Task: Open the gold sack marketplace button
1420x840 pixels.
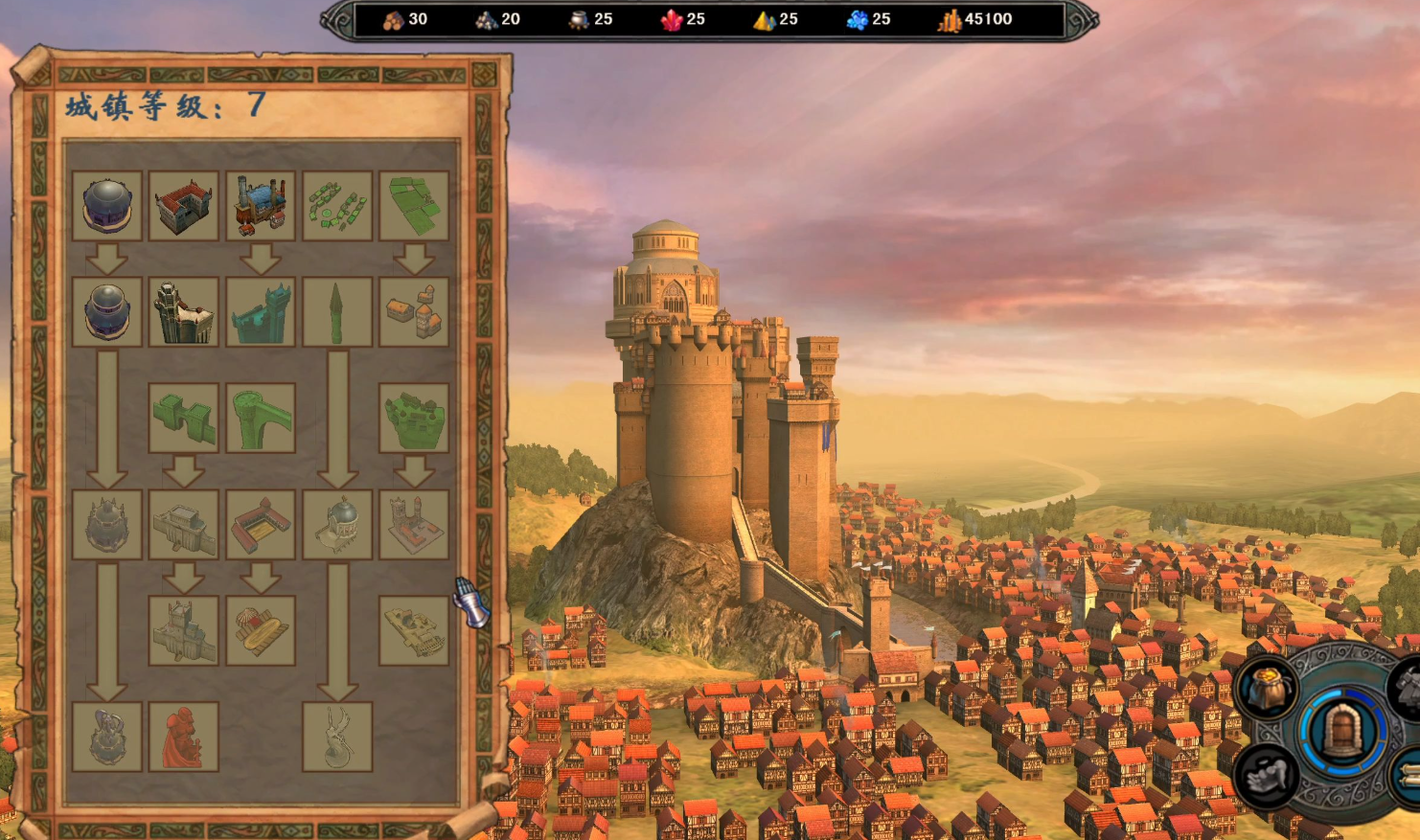Action: point(1268,690)
